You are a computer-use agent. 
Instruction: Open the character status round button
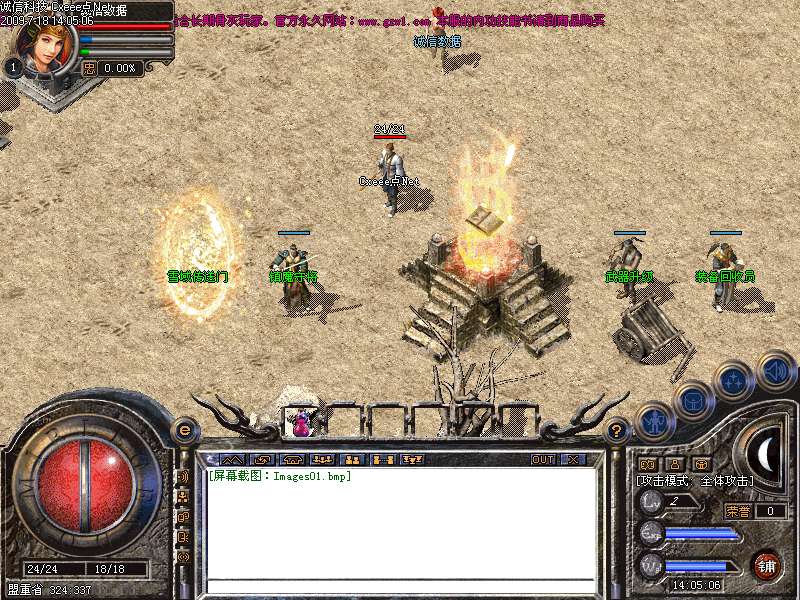(655, 421)
